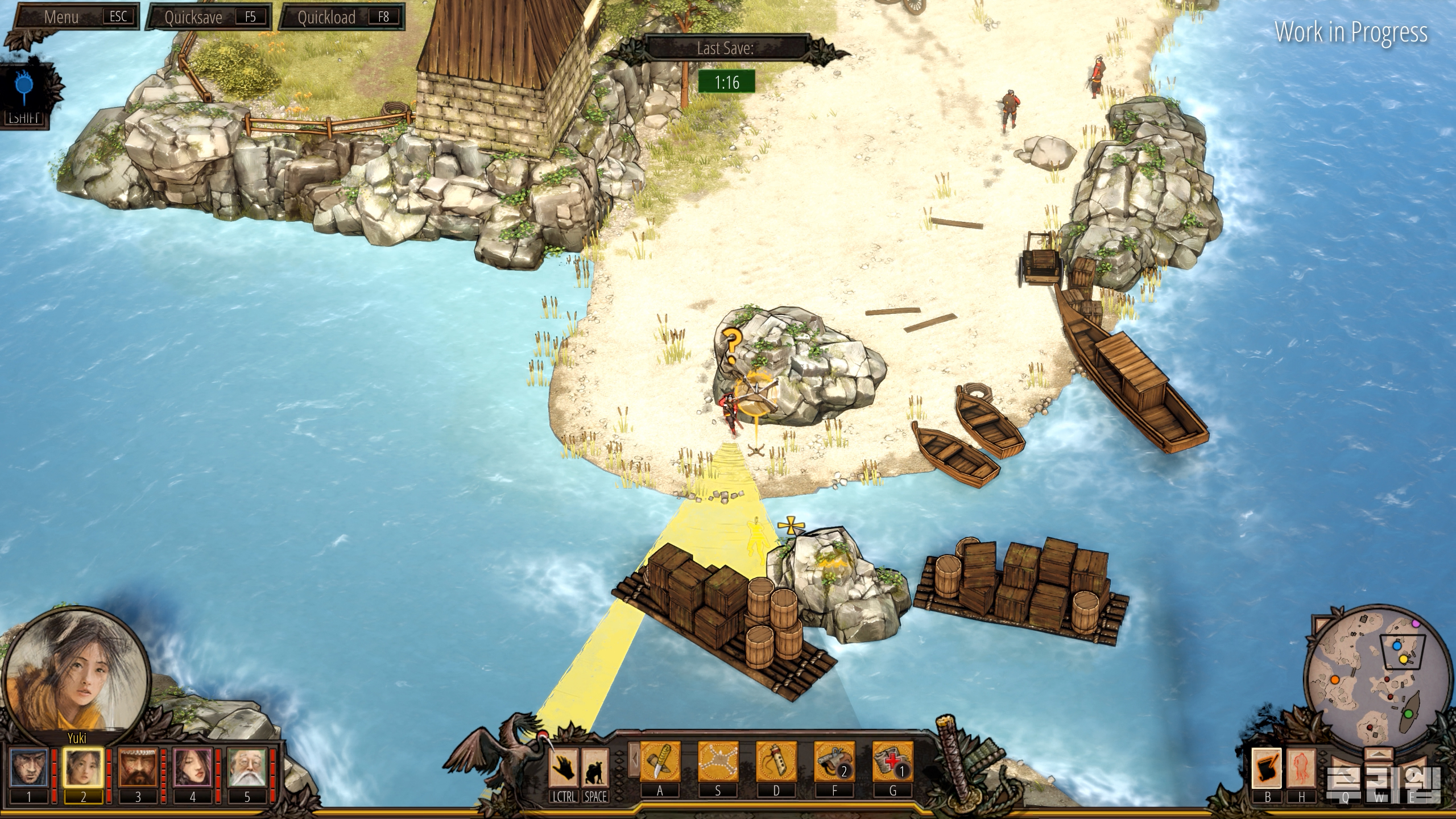Activate Yuki's knife attack ability
The height and width of the screenshot is (819, 1456).
[660, 762]
